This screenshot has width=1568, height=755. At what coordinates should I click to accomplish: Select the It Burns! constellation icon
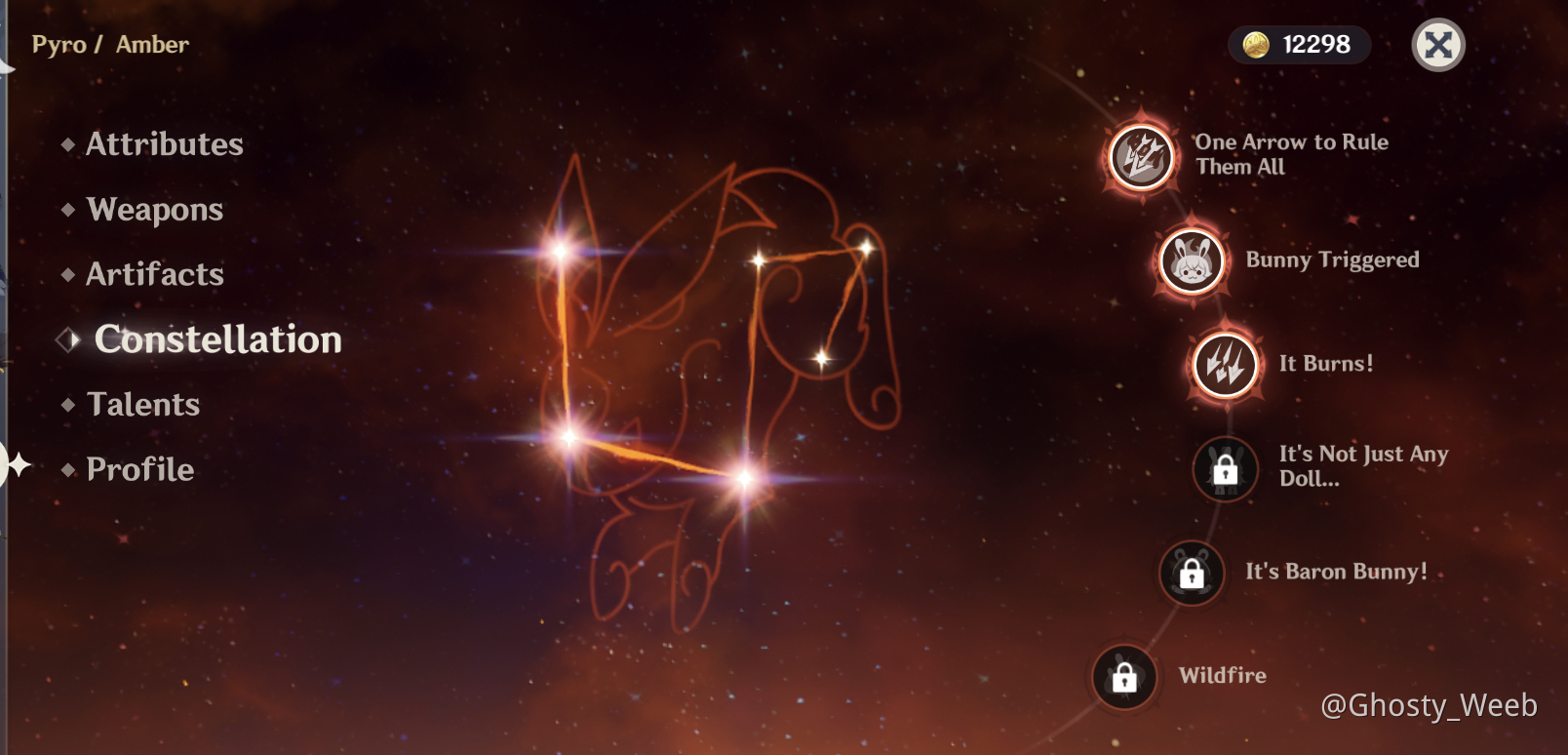[1225, 365]
